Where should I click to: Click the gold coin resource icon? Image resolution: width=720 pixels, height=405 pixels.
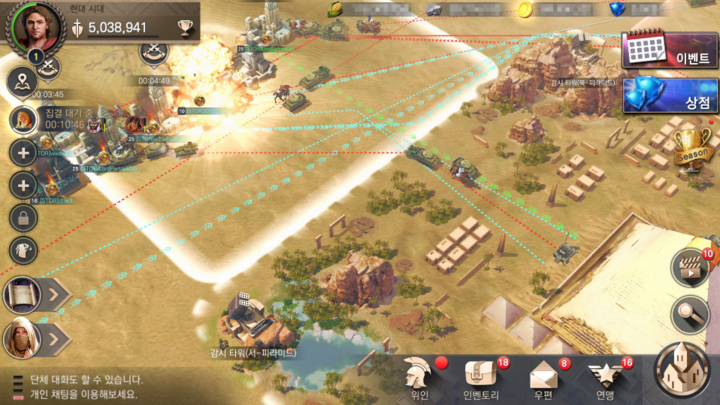524,9
